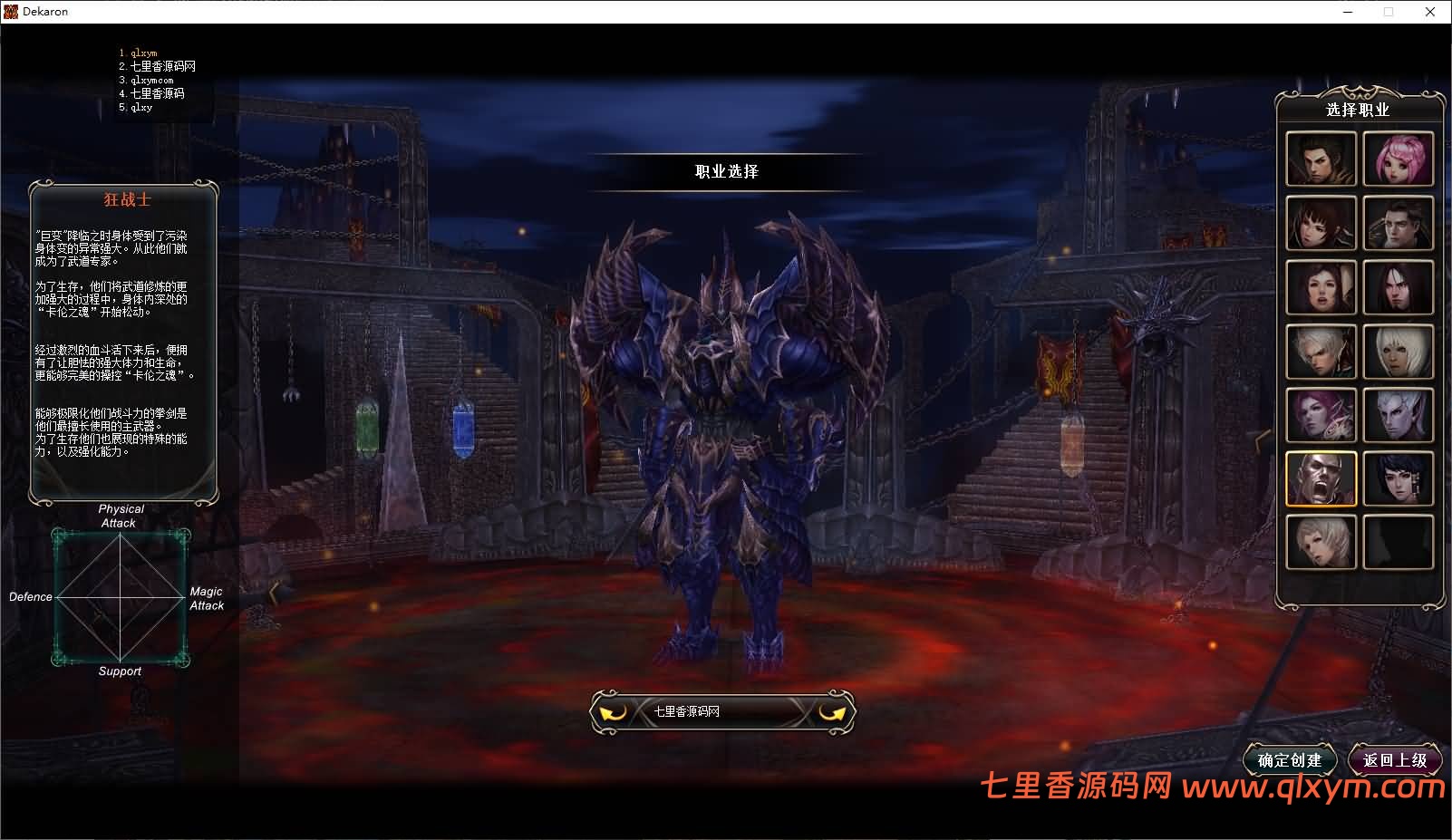Viewport: 1452px width, 840px height.
Task: Click the Dekaron icon in the title bar
Action: (10, 11)
